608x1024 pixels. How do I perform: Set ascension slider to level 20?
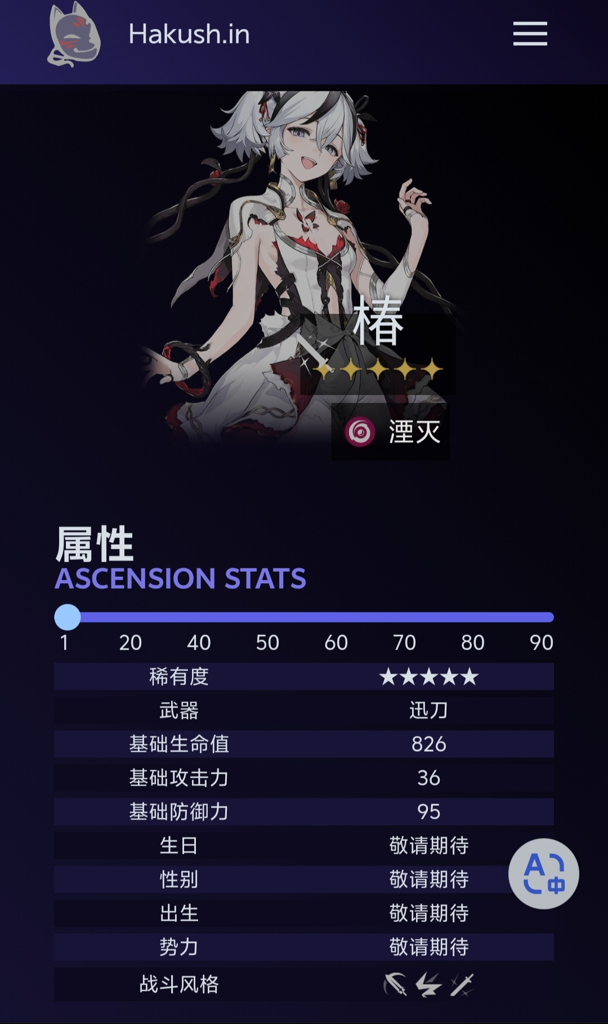[130, 617]
